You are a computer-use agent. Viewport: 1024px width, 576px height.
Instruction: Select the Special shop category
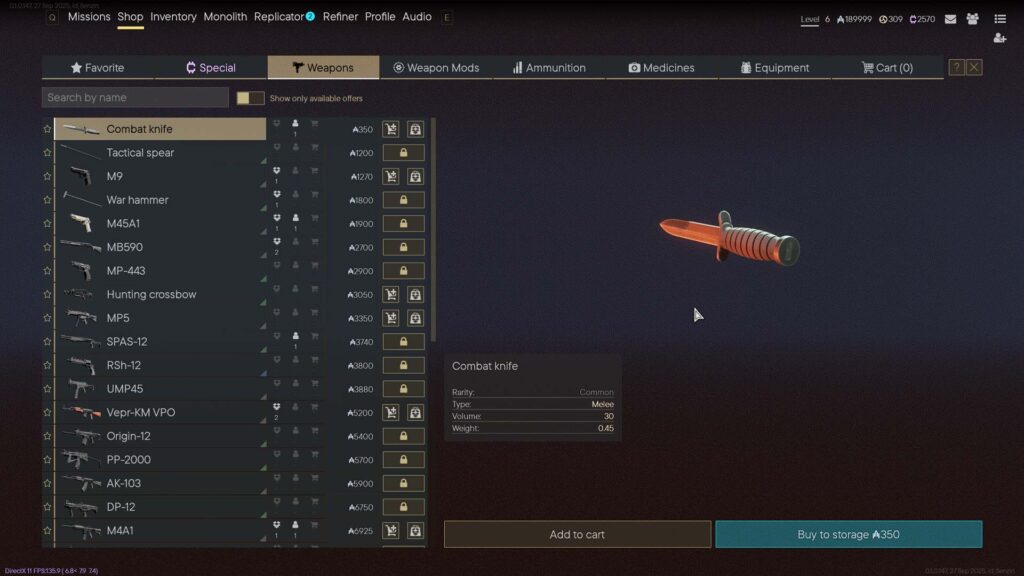[x=211, y=68]
